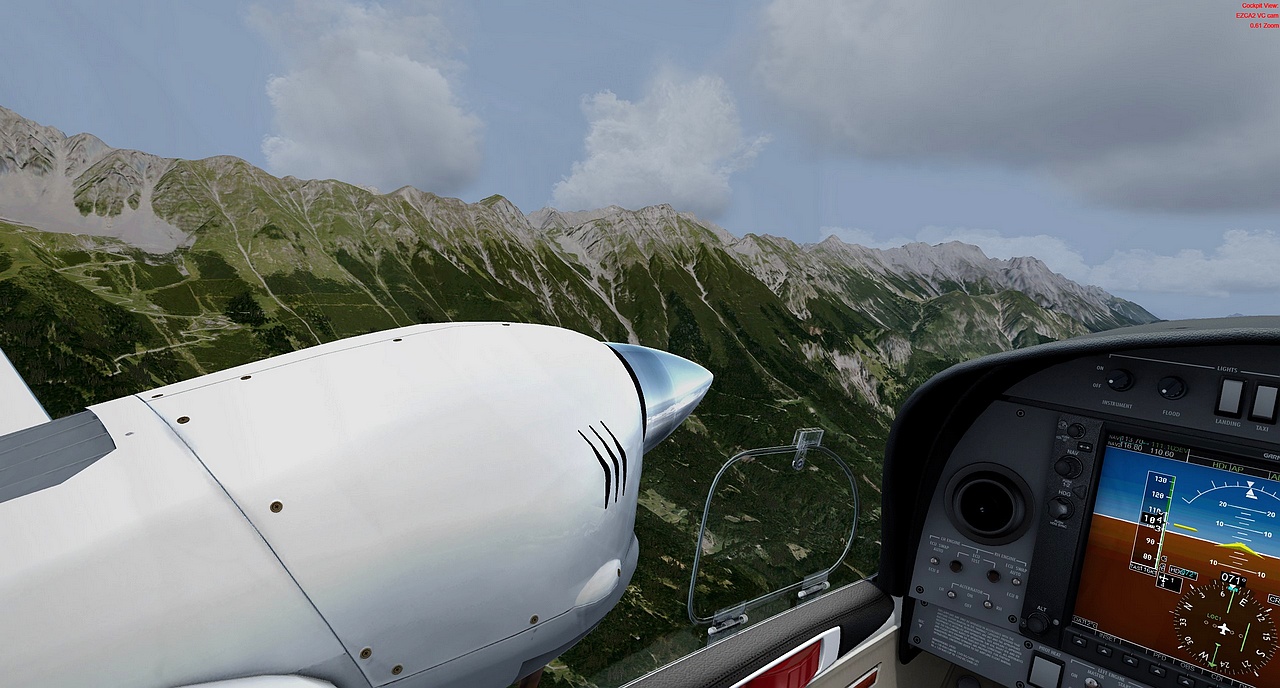Toggle the Landing light switch

(1229, 398)
